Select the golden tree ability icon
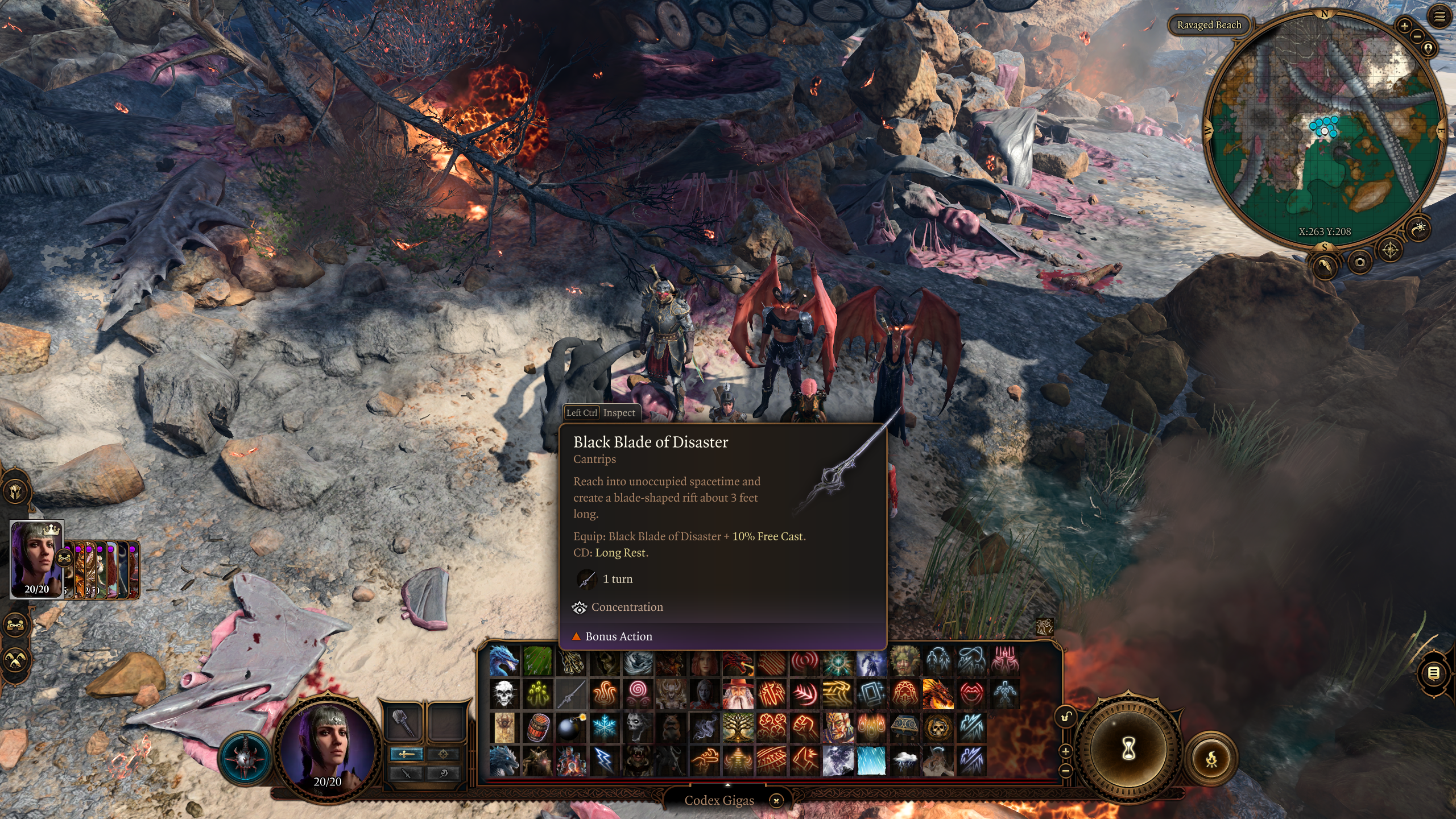This screenshot has width=1456, height=819. click(x=738, y=728)
